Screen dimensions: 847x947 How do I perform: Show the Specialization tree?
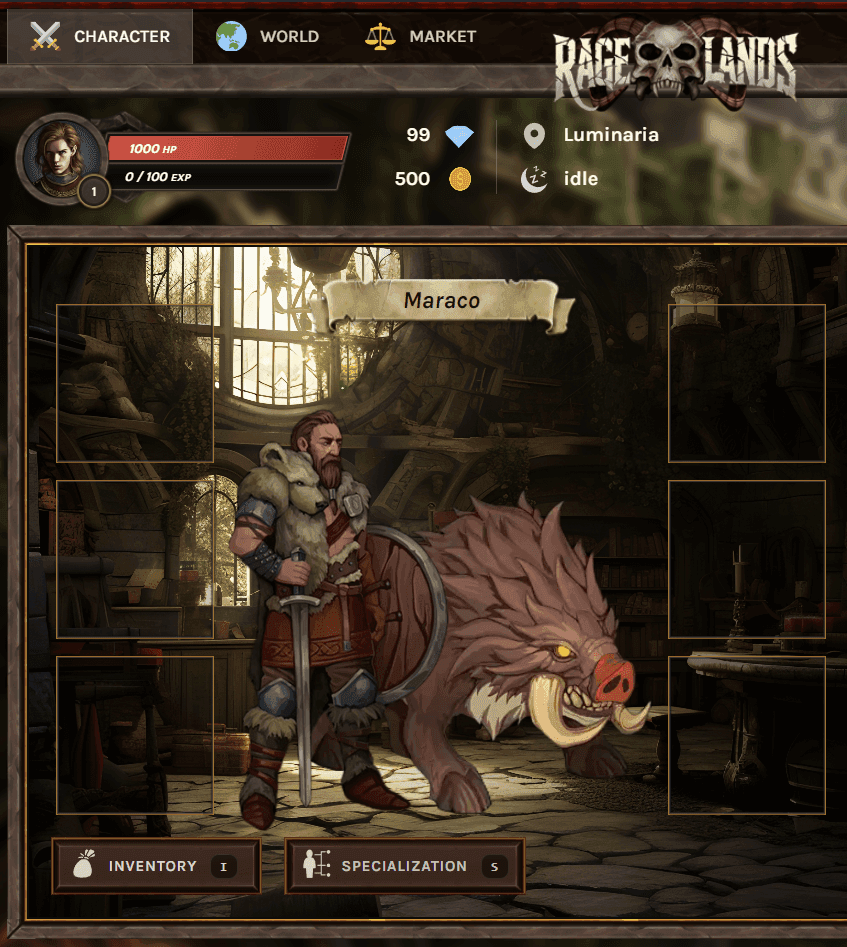pyautogui.click(x=404, y=866)
